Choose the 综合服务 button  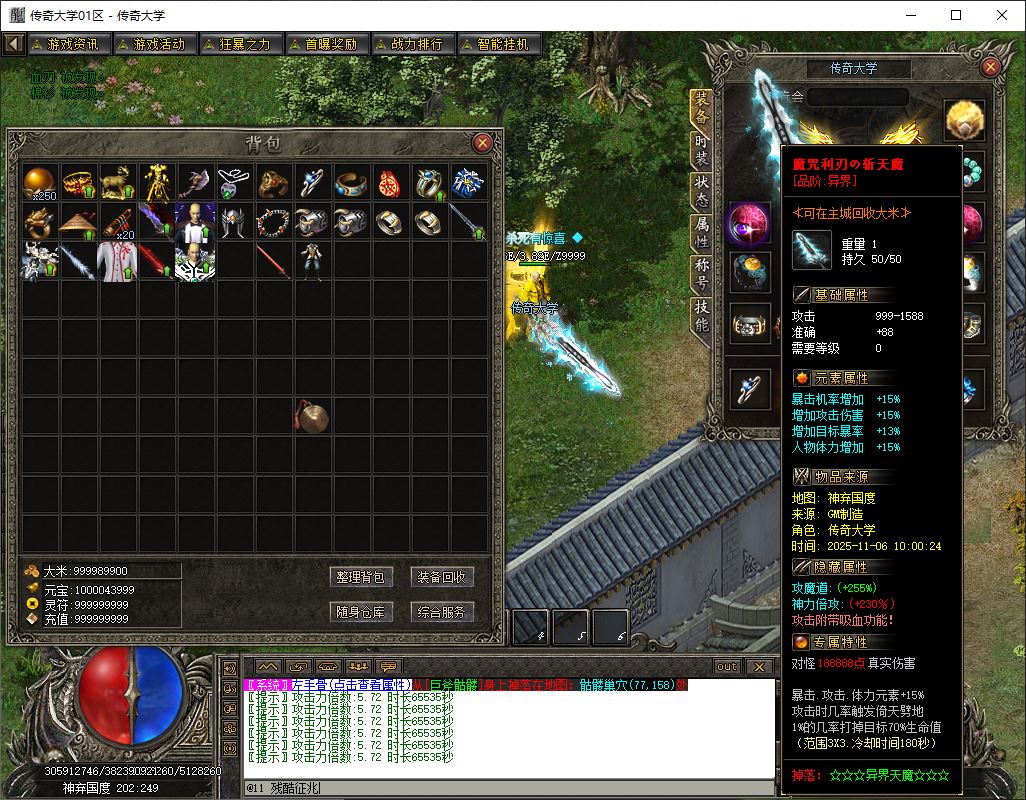(x=442, y=612)
